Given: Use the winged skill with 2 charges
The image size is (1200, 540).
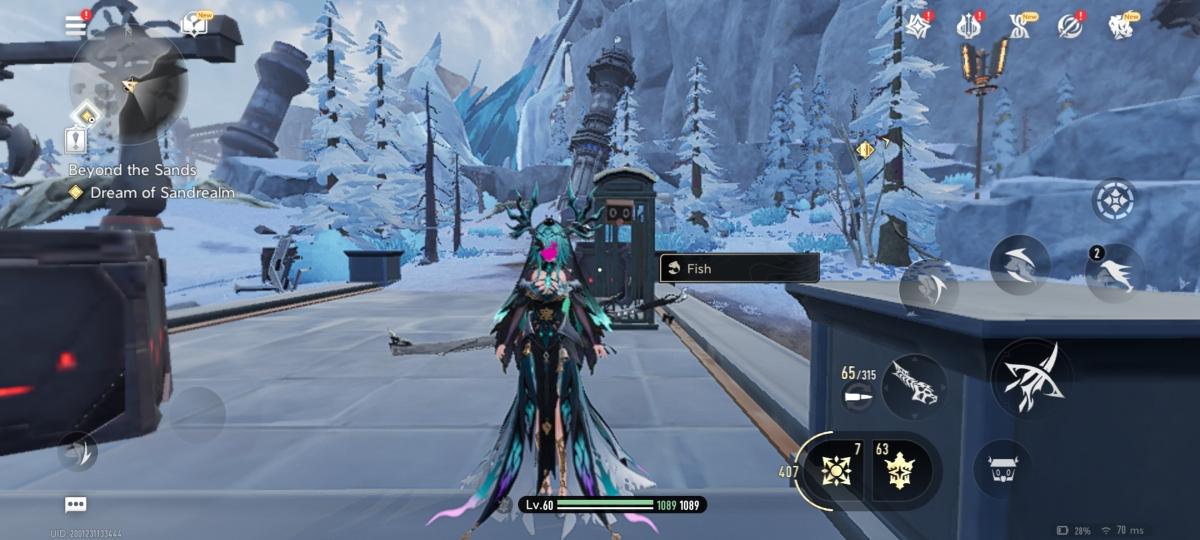Looking at the screenshot, I should pos(1115,273).
